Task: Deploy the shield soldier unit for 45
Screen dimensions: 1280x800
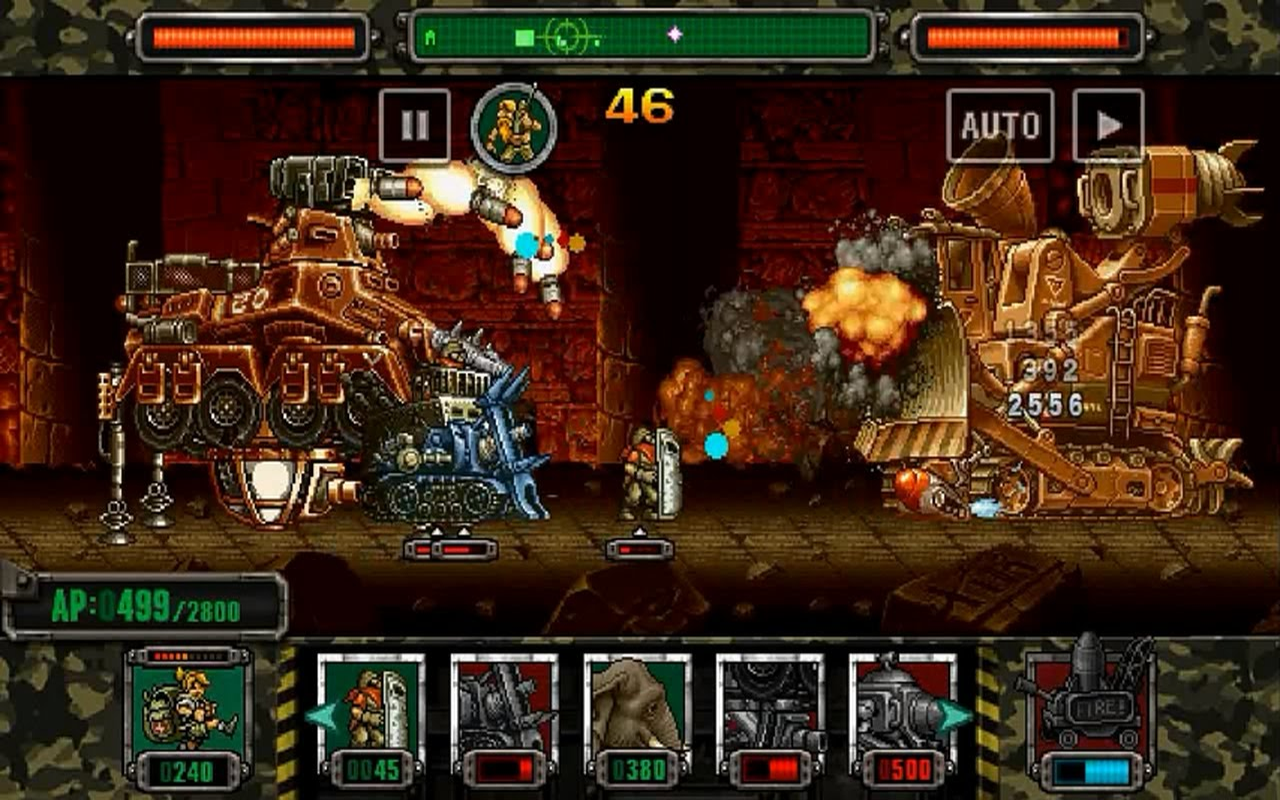Action: [371, 716]
